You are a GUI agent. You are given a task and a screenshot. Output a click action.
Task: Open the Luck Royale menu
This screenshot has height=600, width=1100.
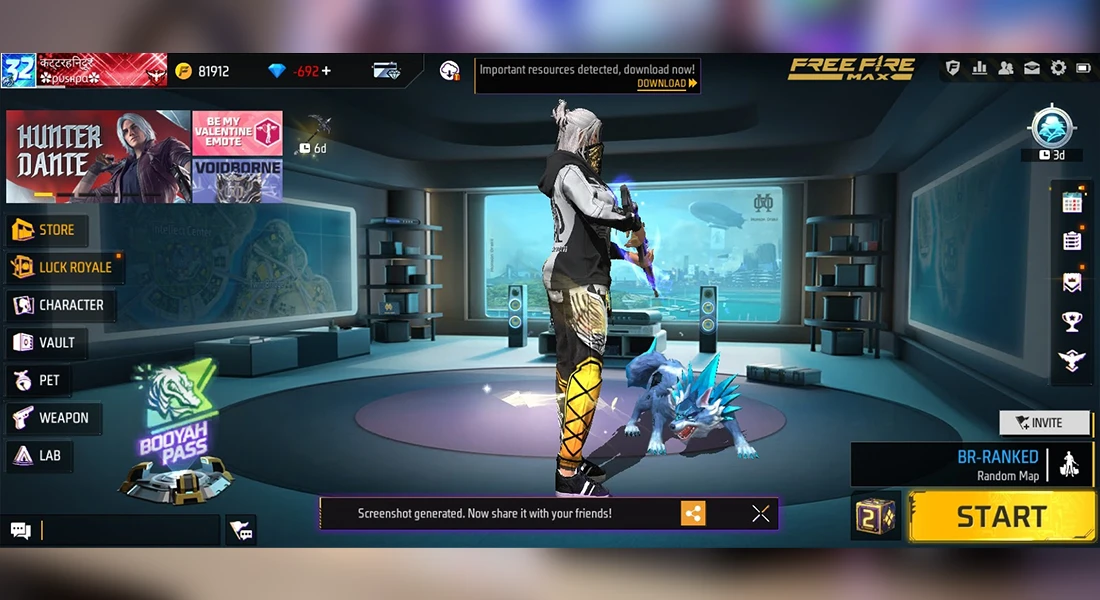64,268
